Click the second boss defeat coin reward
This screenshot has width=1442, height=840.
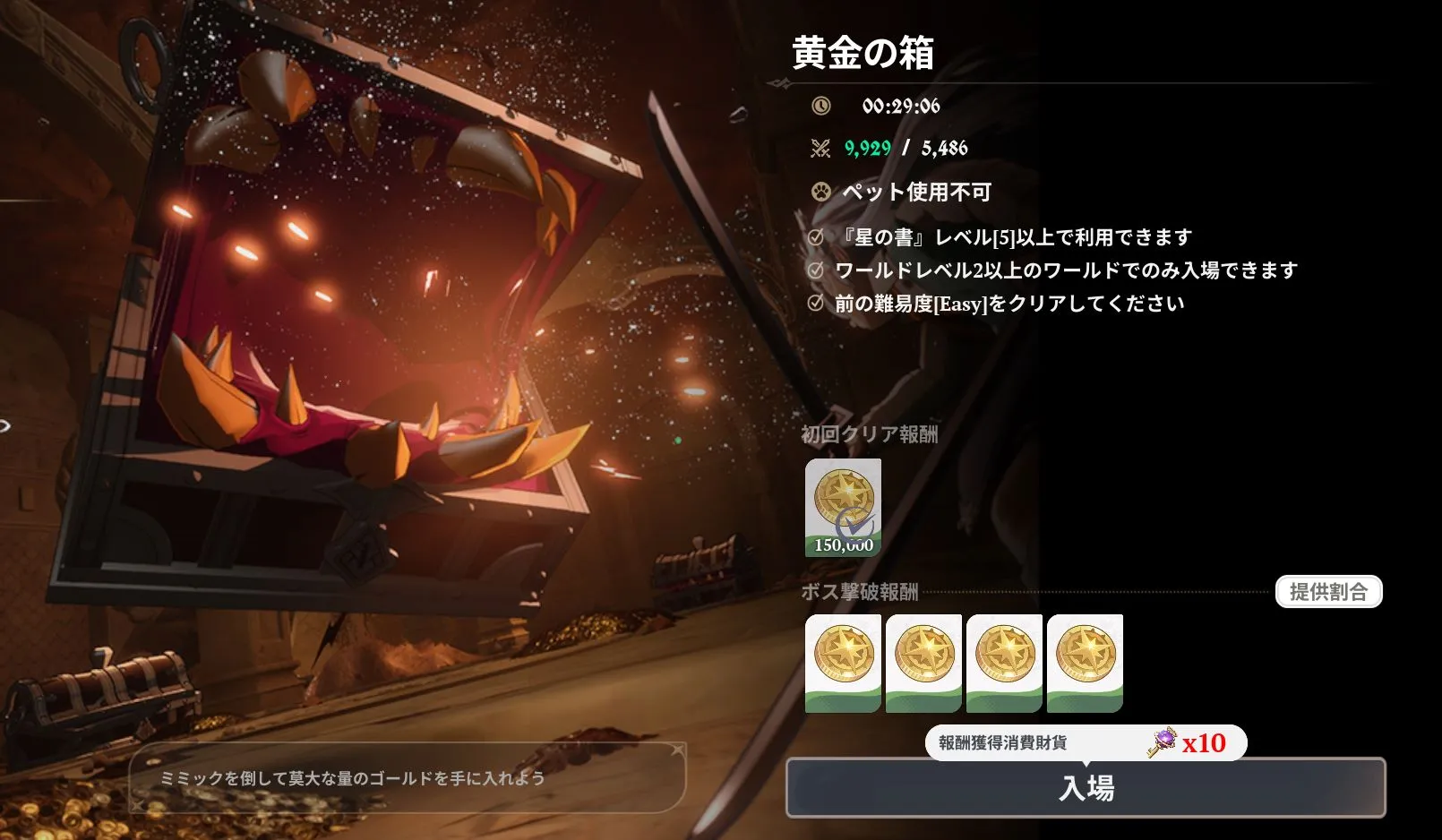point(923,663)
